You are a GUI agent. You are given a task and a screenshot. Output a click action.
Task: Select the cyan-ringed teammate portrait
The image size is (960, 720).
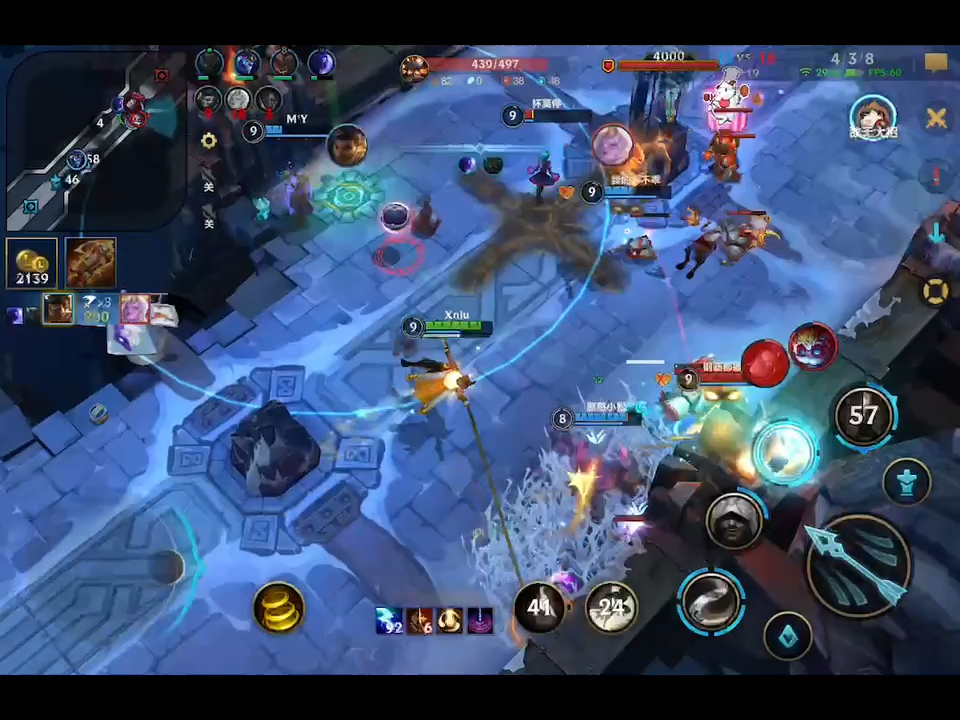click(872, 118)
